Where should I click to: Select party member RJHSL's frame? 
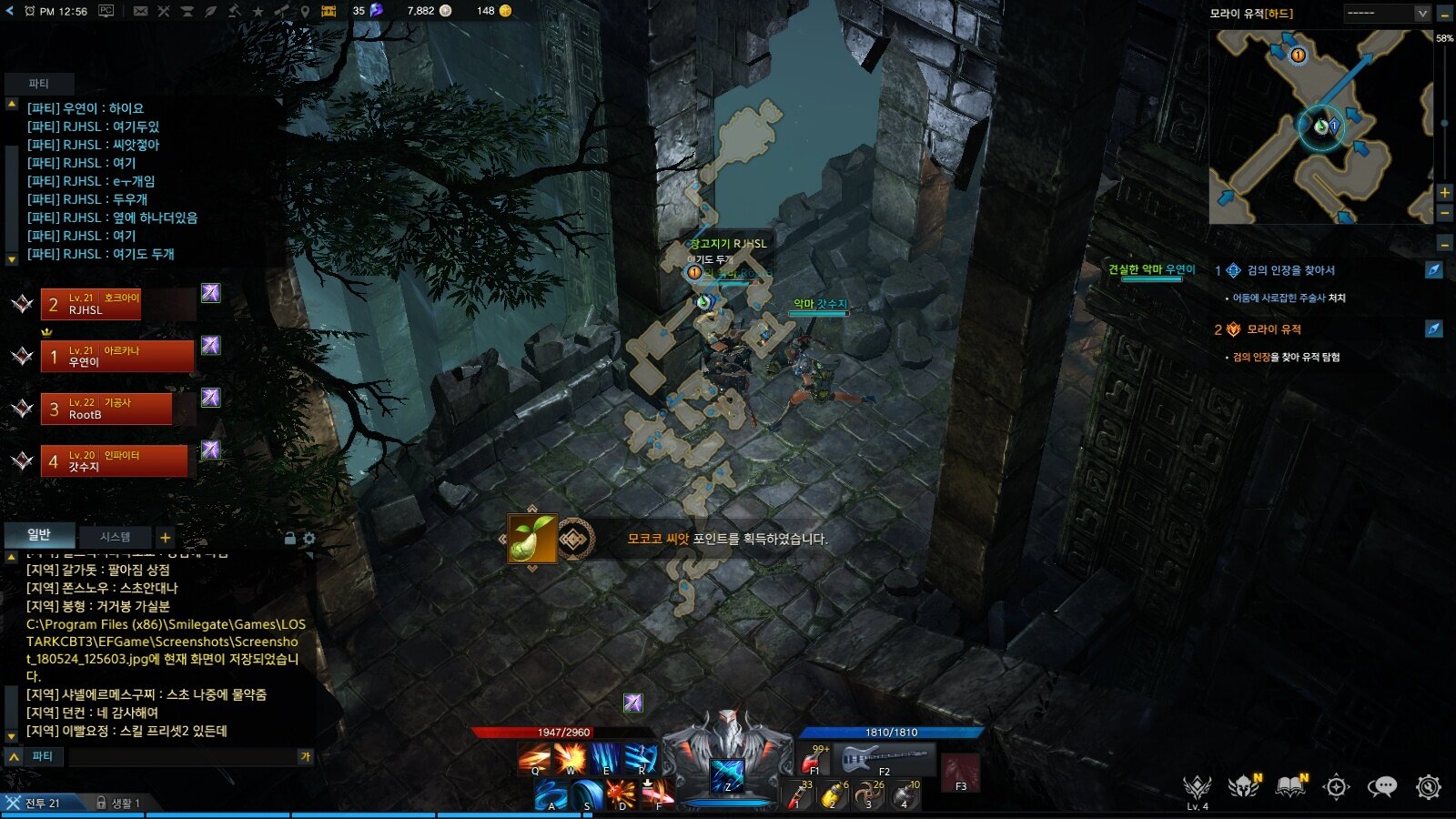coord(90,304)
